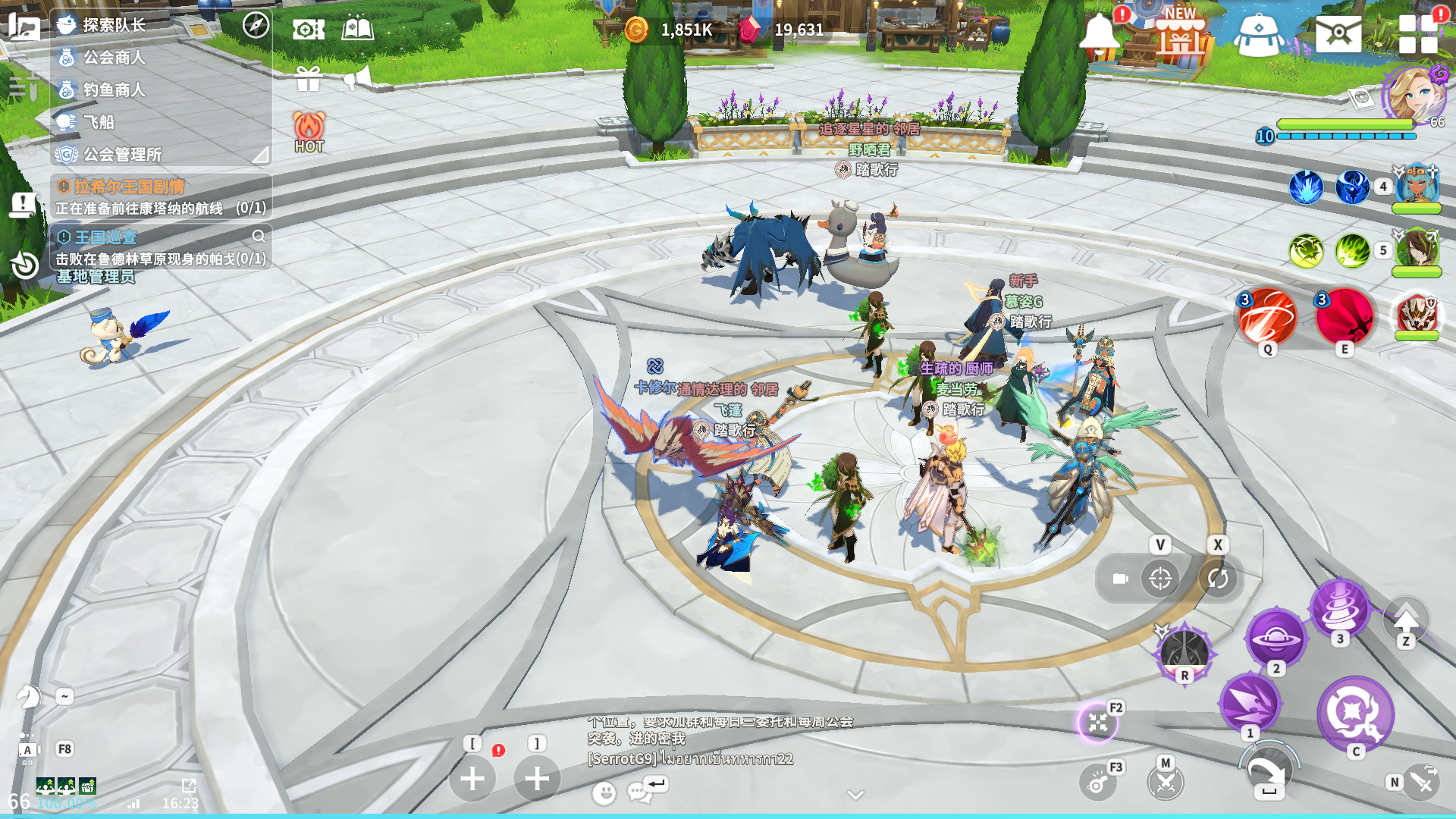Navigate to 飞船 from the list
The width and height of the screenshot is (1456, 819).
[x=99, y=122]
